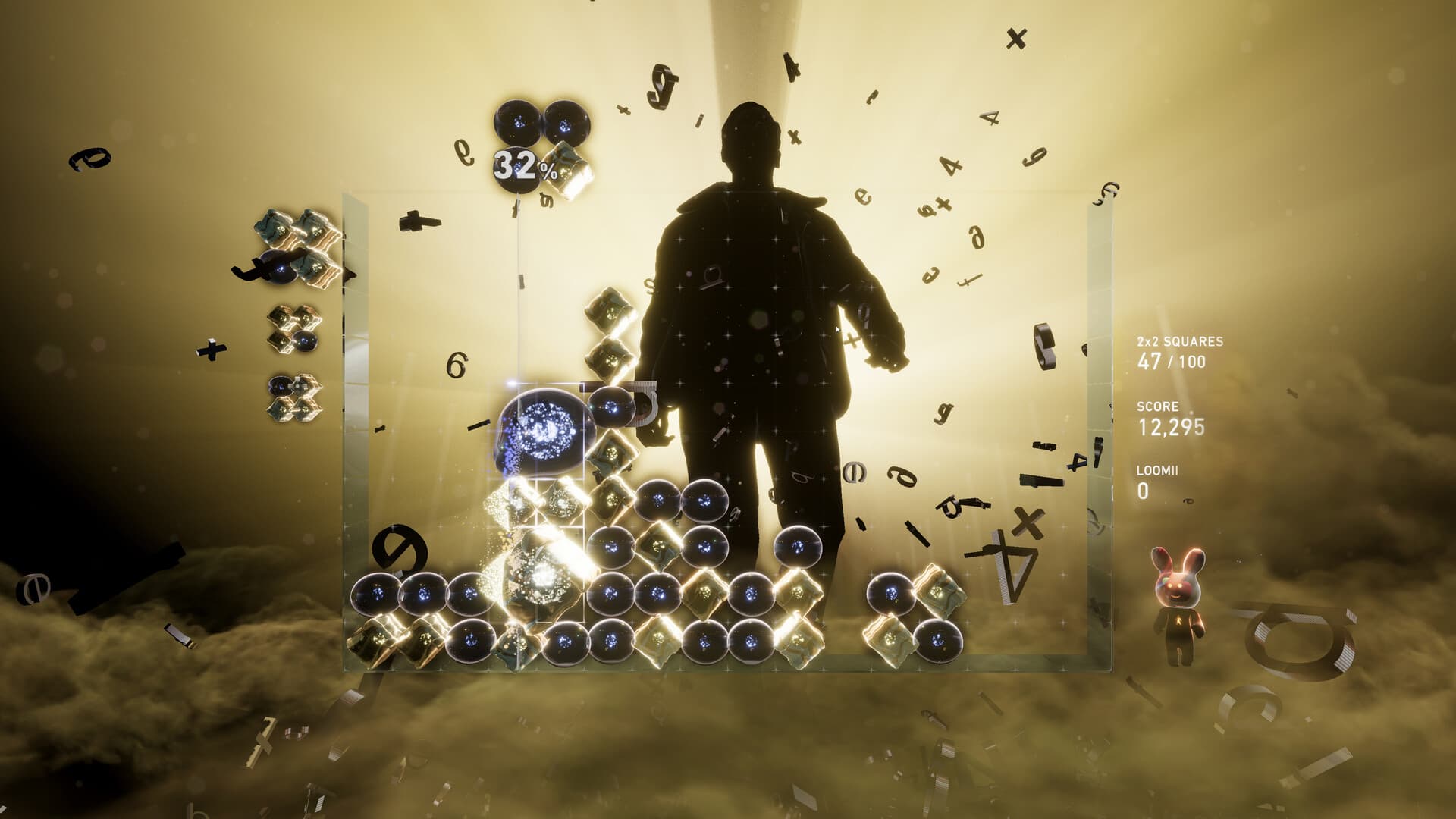Select the topmost queued piece in the queue
This screenshot has height=819, width=1456.
pyautogui.click(x=296, y=250)
